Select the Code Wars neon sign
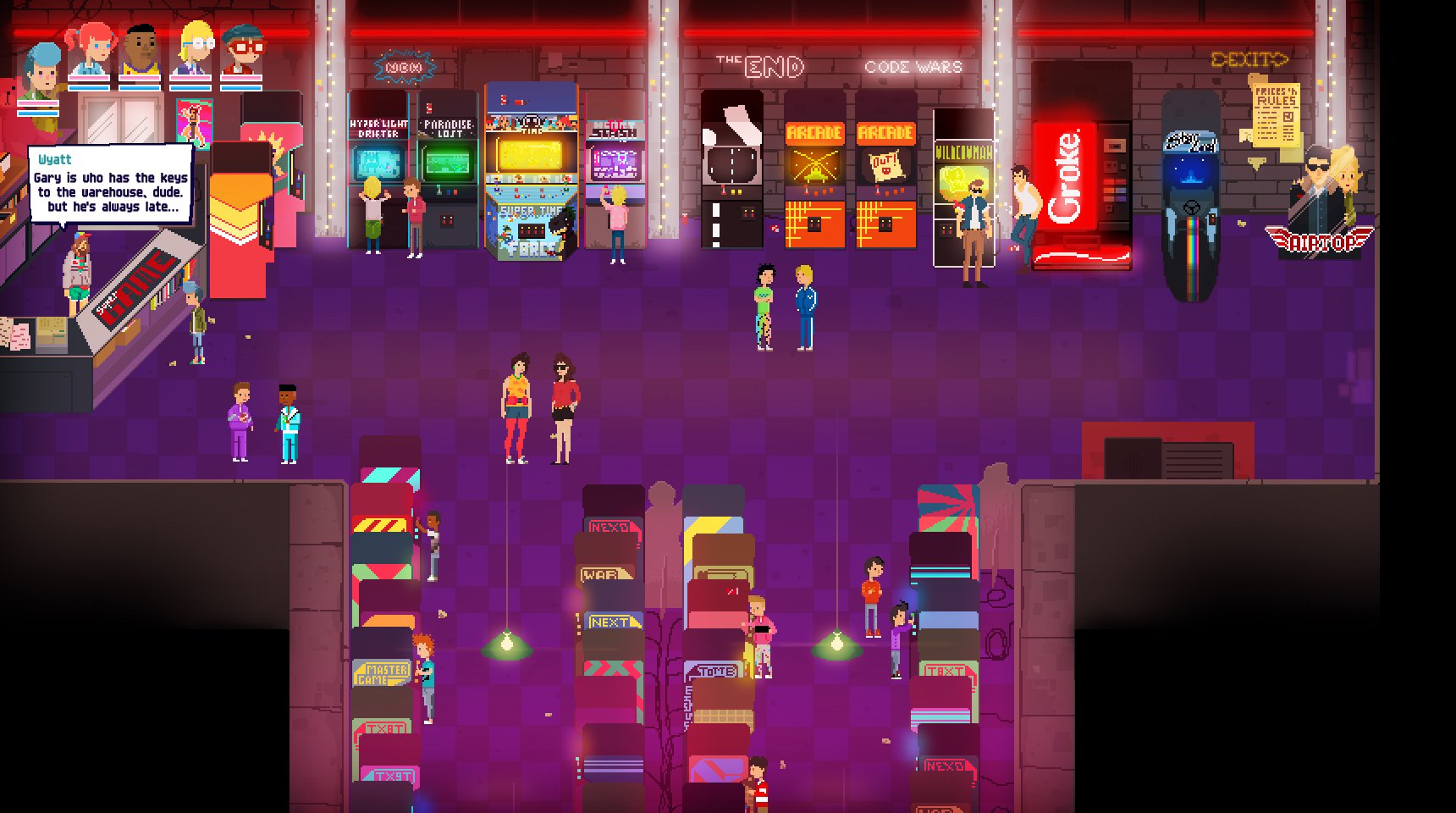This screenshot has height=813, width=1456. coord(916,65)
